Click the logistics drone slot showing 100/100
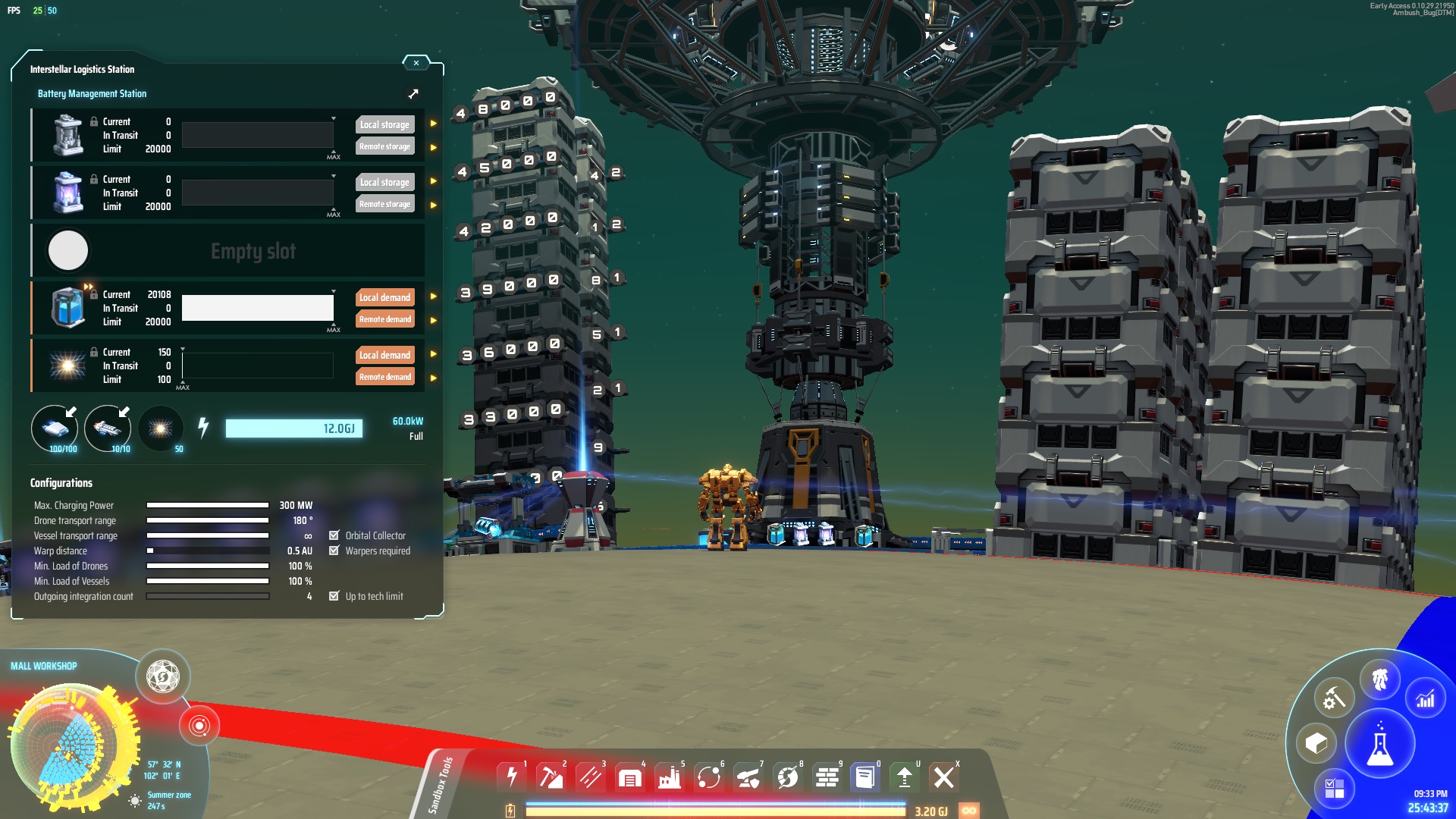 coord(55,429)
